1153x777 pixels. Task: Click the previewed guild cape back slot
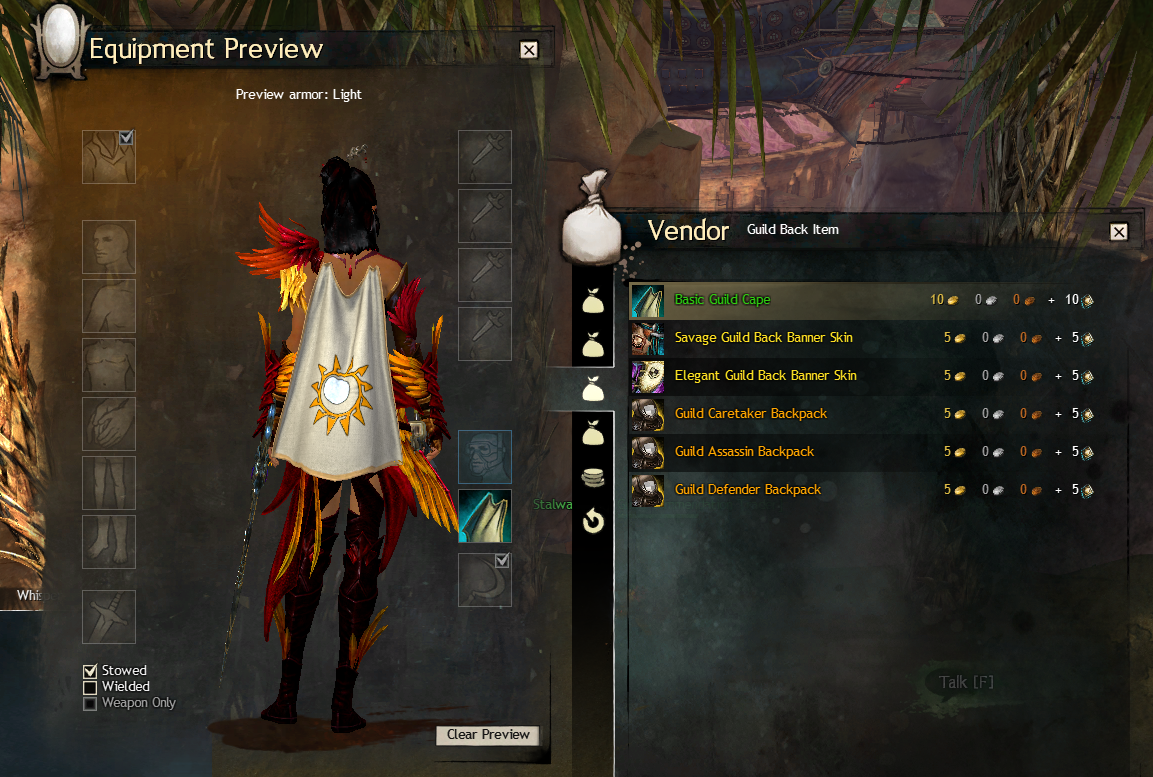tap(485, 516)
